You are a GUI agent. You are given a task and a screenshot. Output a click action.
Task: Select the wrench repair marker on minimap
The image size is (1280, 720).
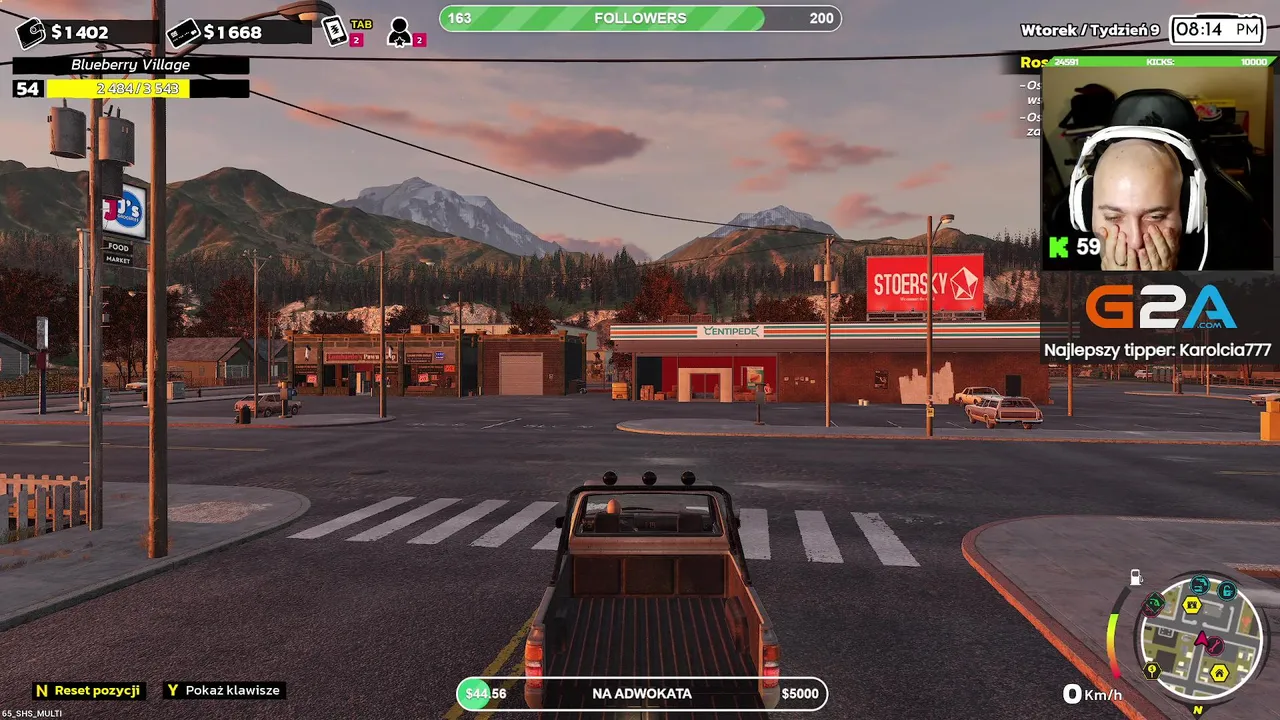1217,646
